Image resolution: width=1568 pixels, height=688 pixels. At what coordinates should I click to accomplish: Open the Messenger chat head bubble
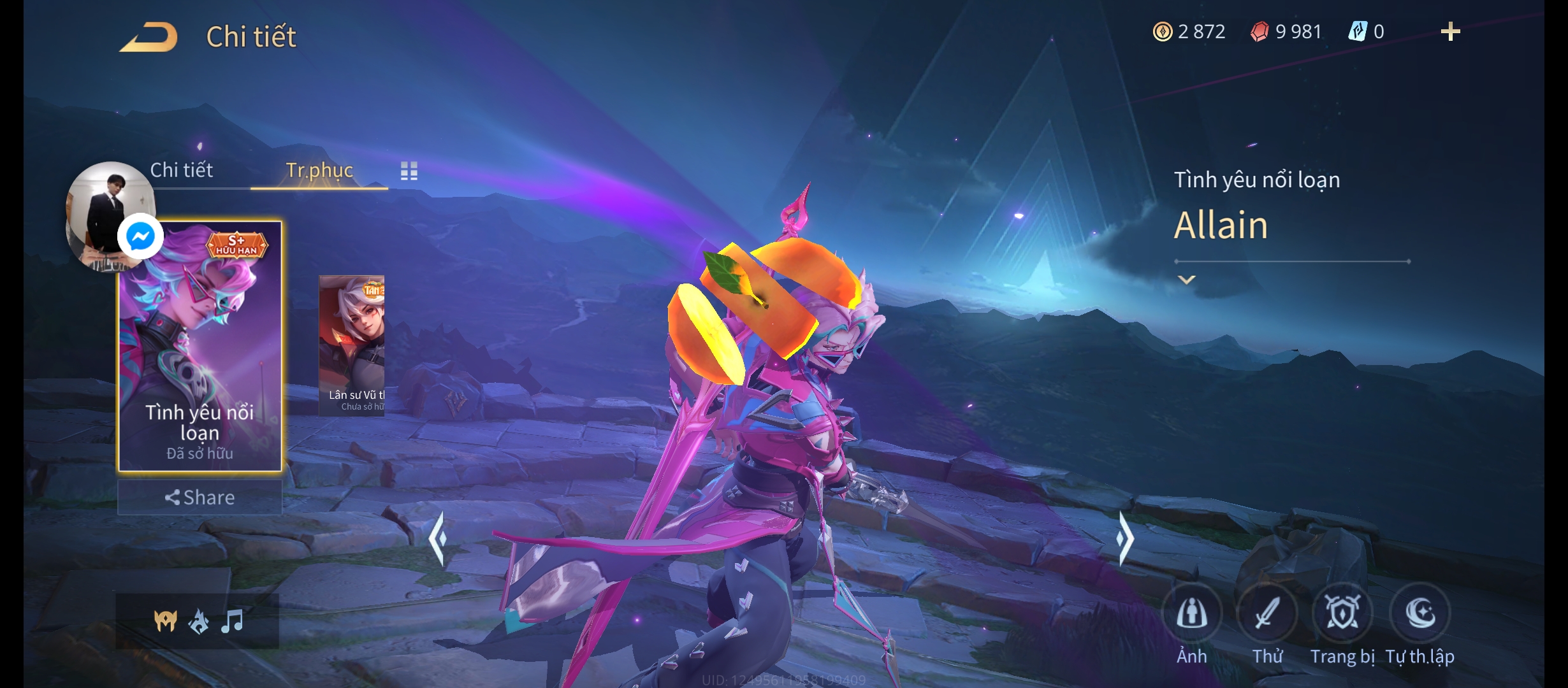140,237
